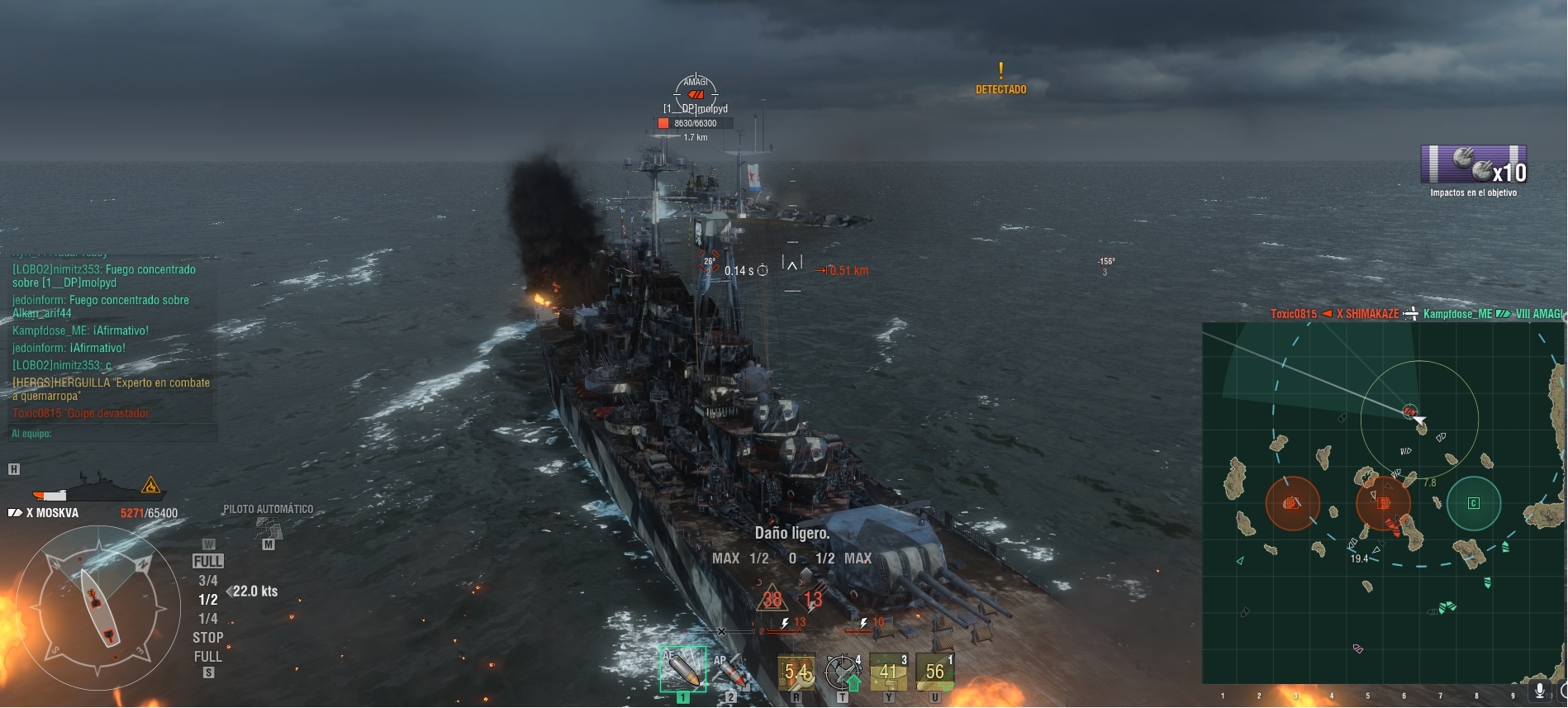This screenshot has height=708, width=1568.
Task: Select the 1/2 speed setting
Action: (x=208, y=600)
